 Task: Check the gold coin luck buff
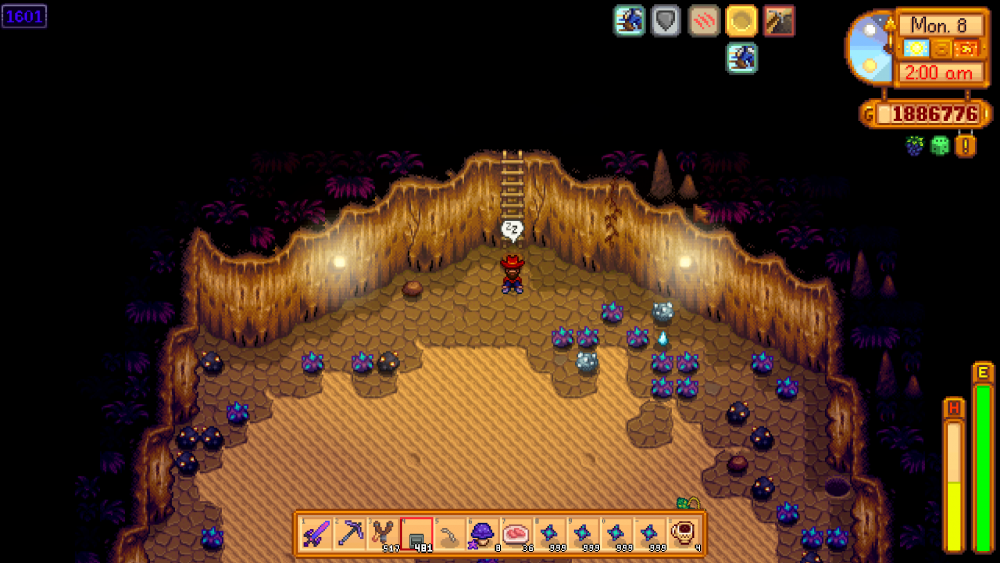click(742, 21)
